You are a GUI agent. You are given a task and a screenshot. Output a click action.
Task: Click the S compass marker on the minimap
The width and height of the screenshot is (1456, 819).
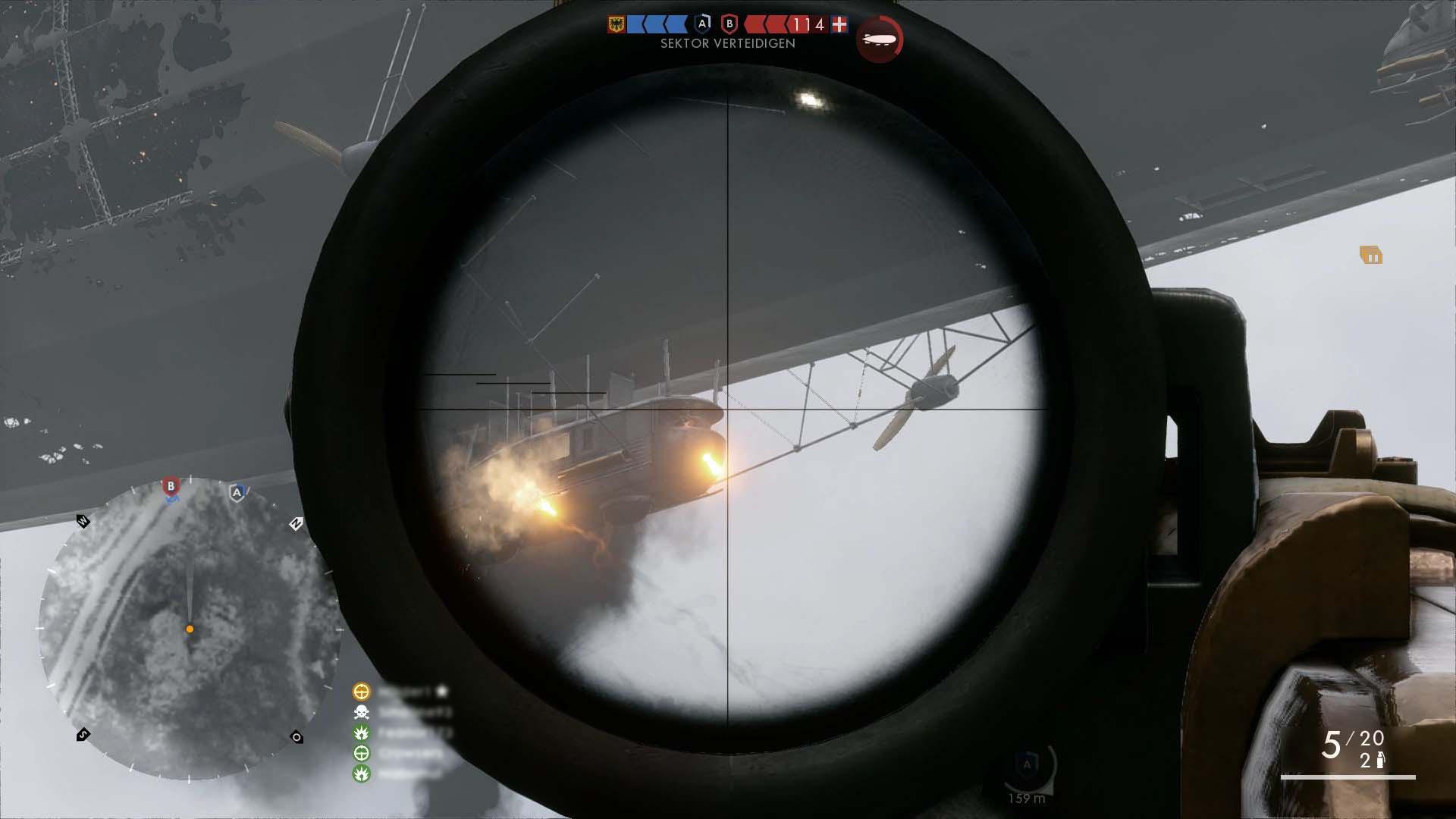(x=83, y=734)
